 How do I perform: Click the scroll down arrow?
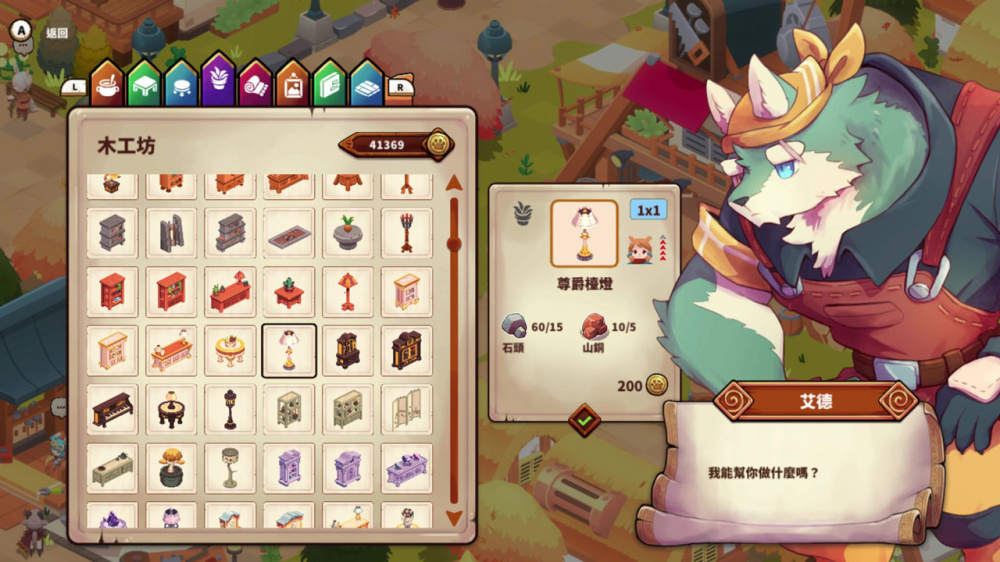(x=454, y=518)
